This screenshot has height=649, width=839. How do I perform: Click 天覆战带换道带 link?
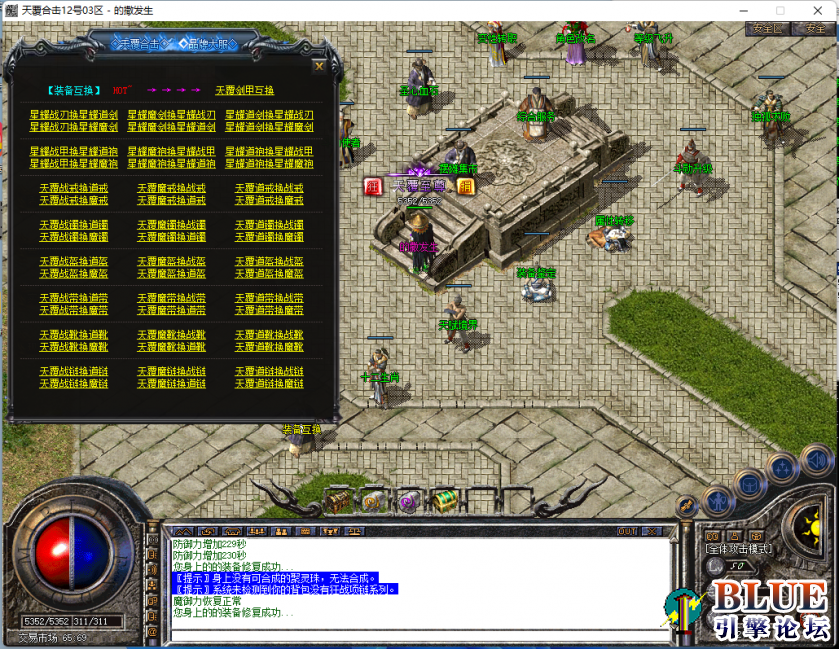[x=73, y=298]
